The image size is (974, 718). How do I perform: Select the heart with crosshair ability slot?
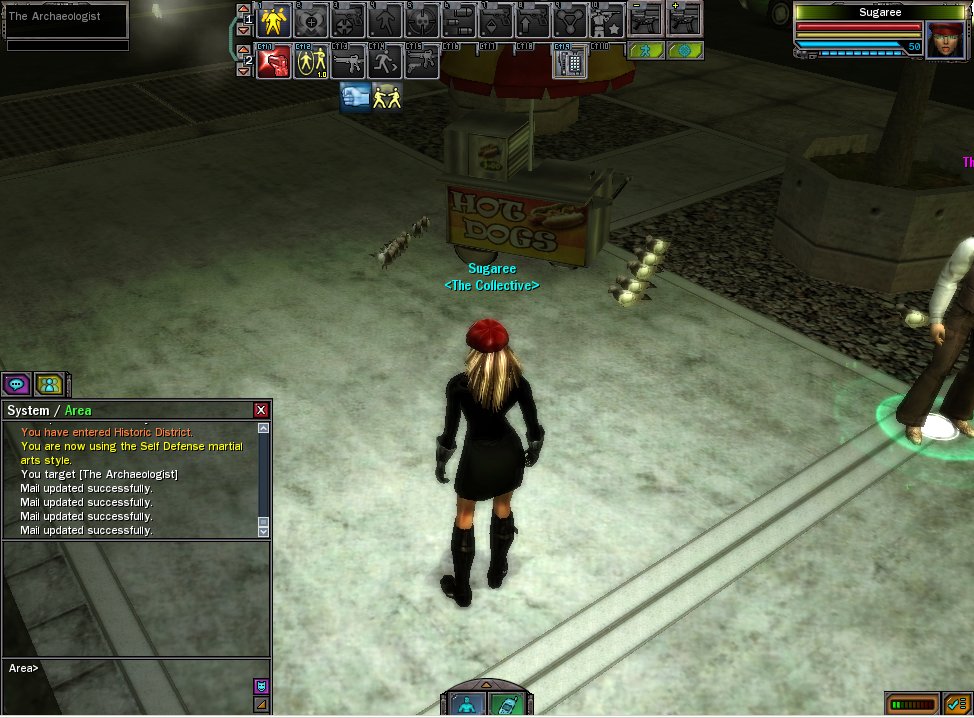(311, 21)
